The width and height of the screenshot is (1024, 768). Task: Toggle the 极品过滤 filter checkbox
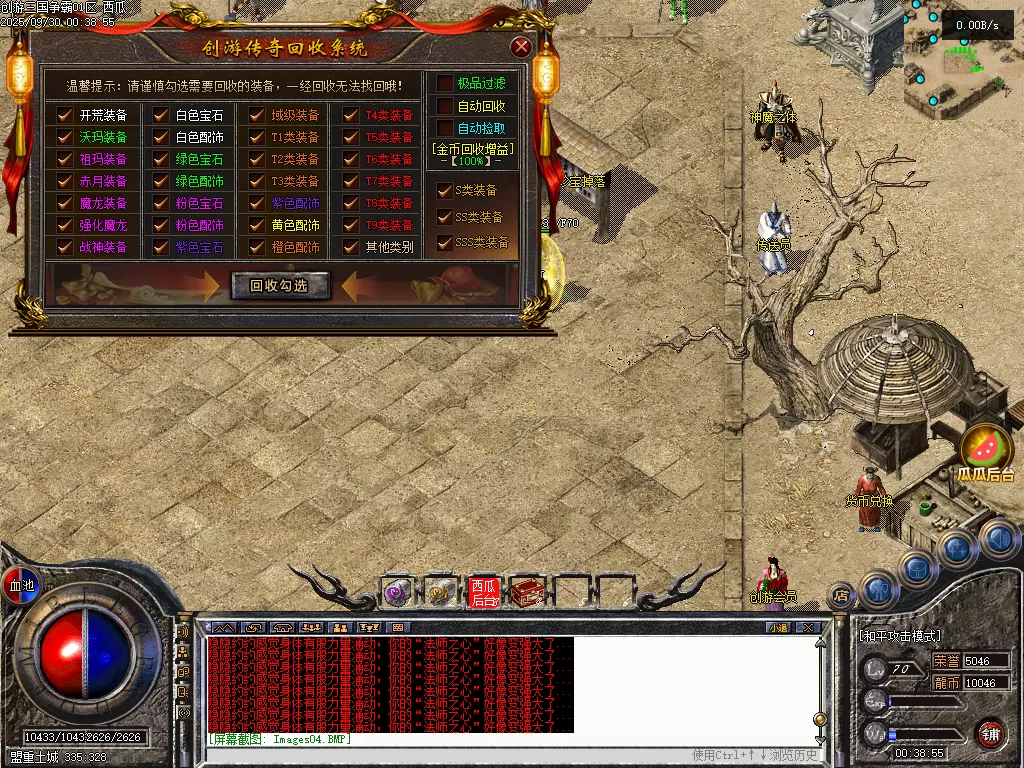445,83
